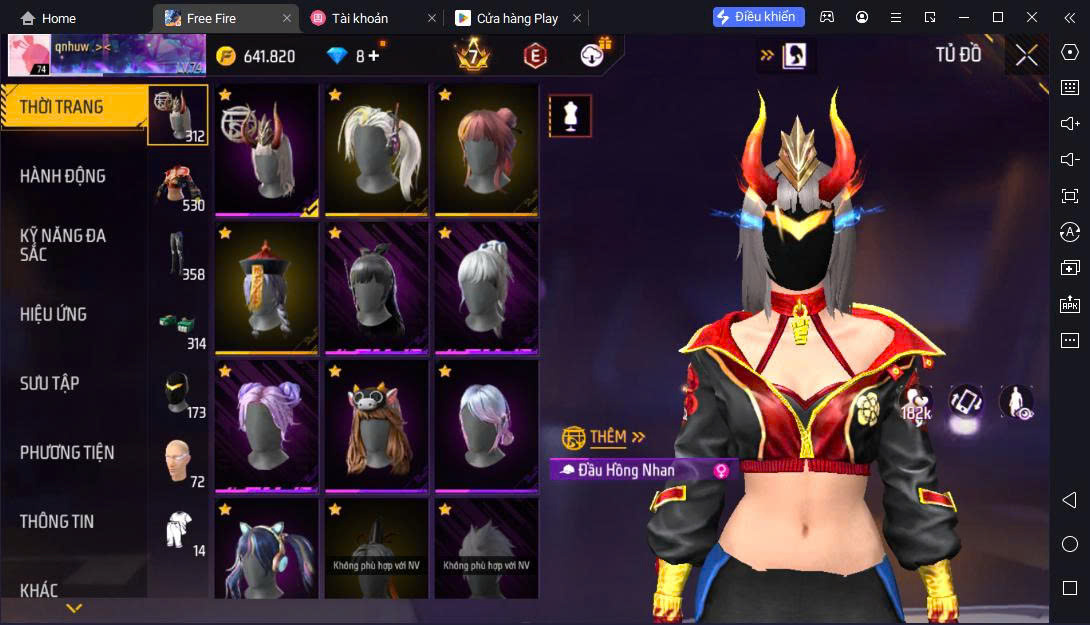Select the head subcategory with 312 items
The image size is (1090, 625).
178,115
